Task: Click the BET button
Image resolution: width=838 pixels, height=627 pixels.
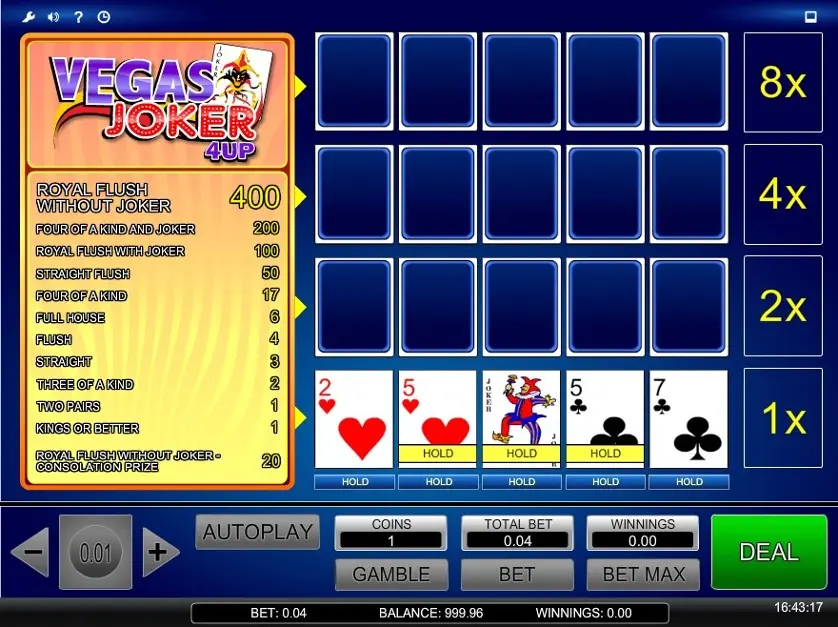Action: coord(517,574)
